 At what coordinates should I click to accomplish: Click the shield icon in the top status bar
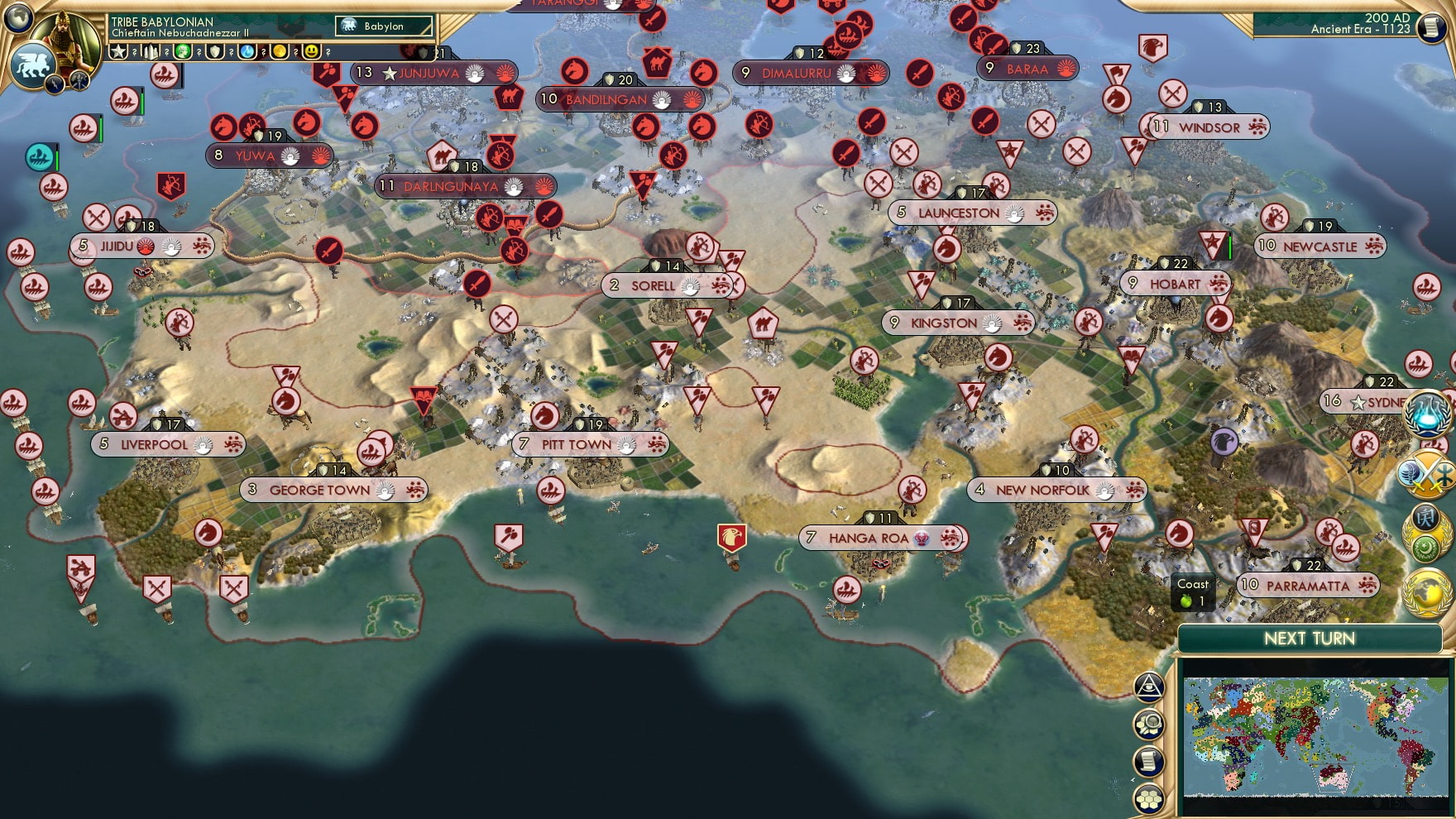coord(215,51)
